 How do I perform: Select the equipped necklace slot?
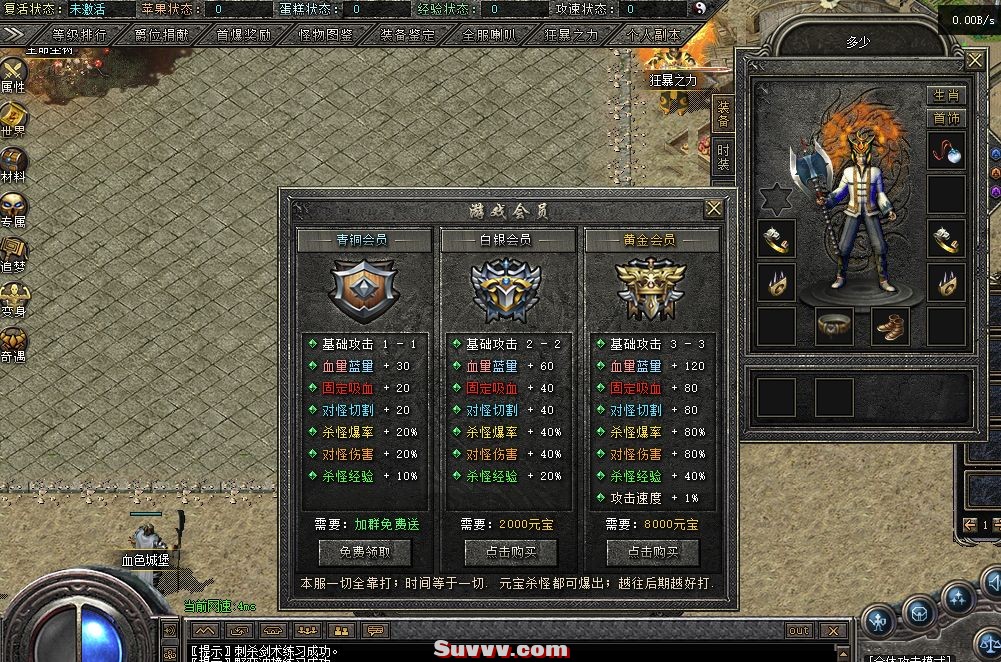946,150
